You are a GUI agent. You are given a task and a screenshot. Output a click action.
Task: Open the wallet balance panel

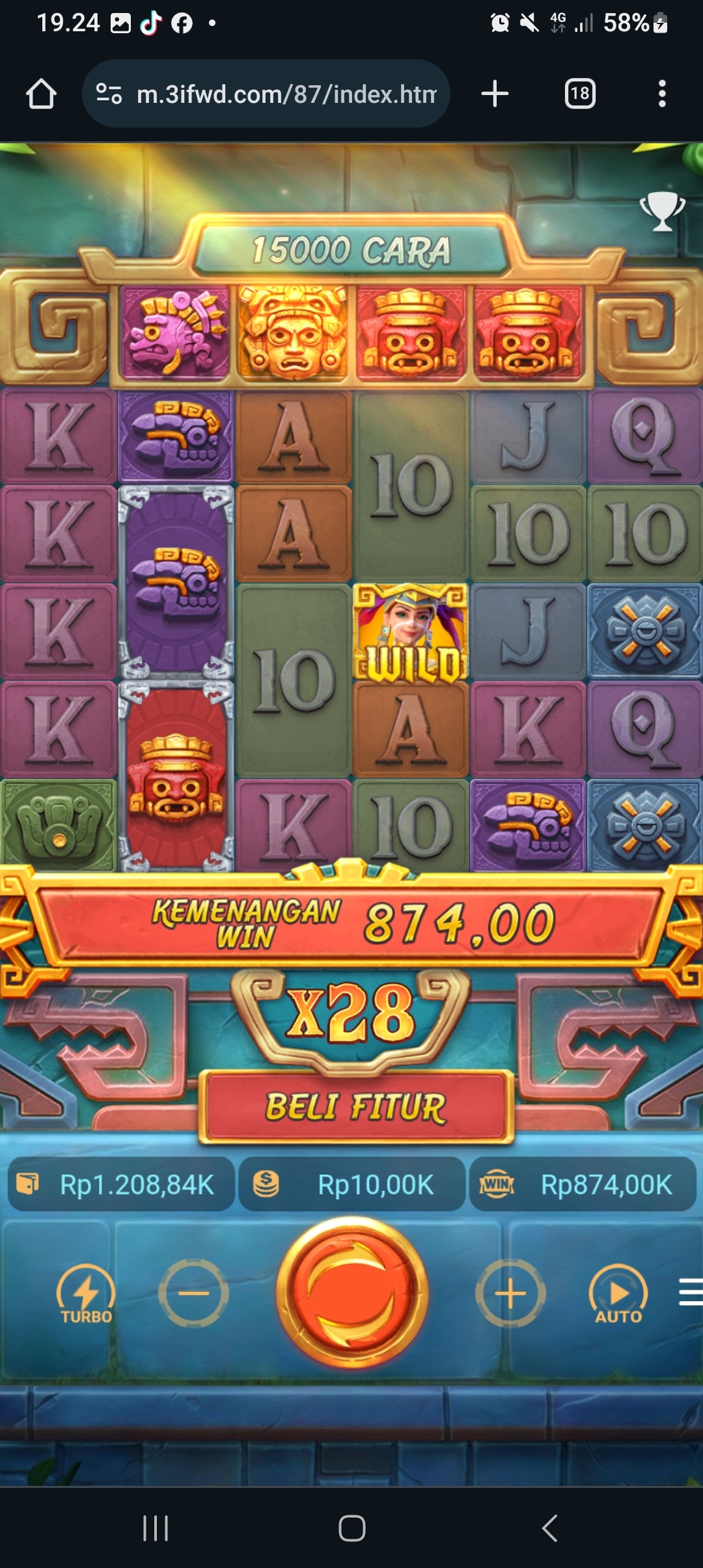click(122, 1184)
